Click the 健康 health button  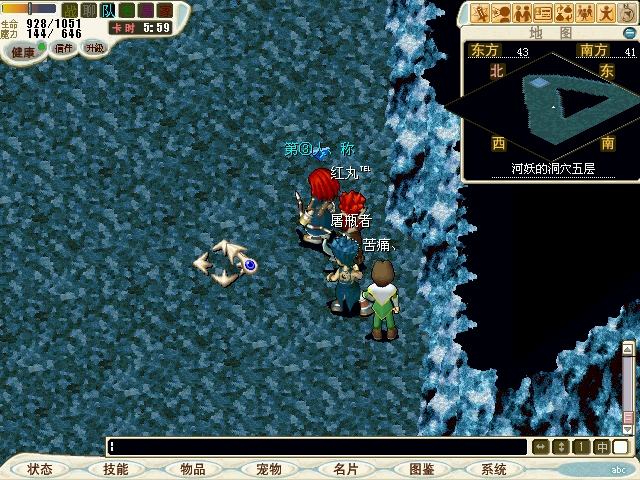pos(23,51)
